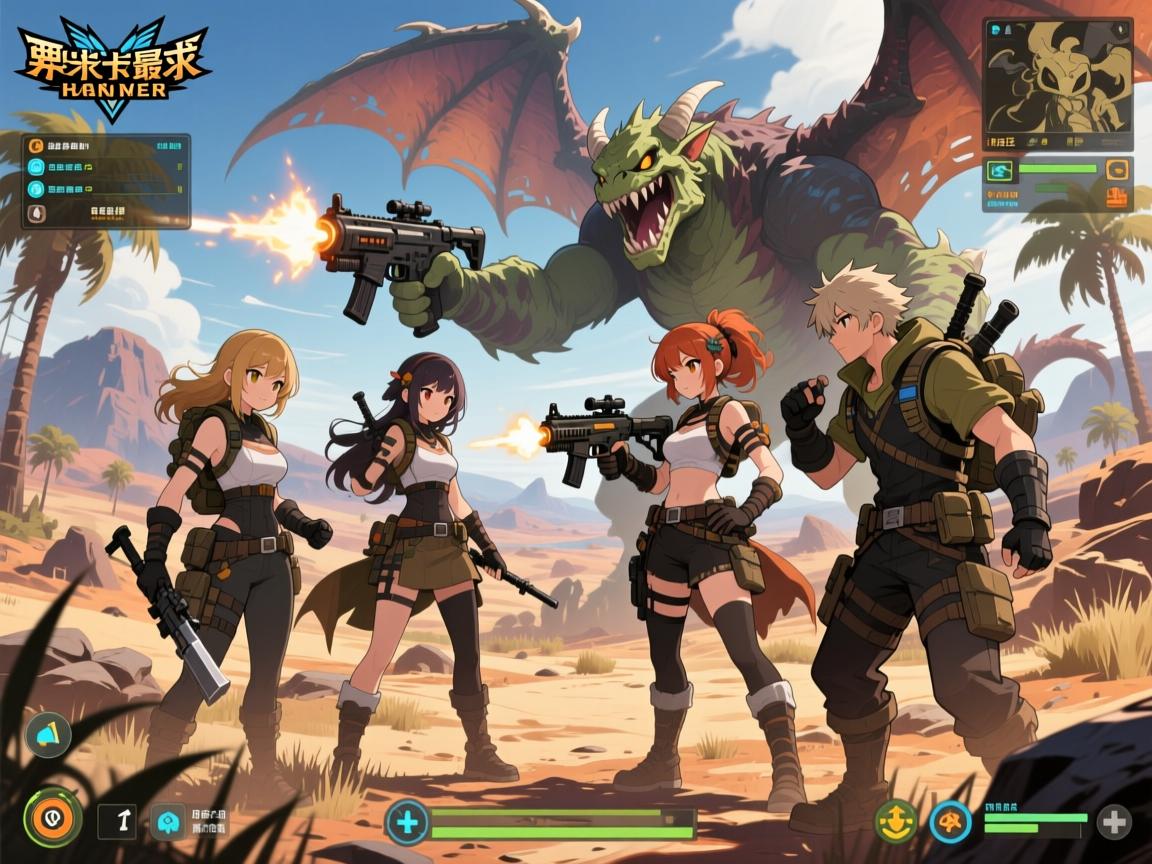Activate the orange circular skill button
The height and width of the screenshot is (864, 1152).
click(52, 819)
